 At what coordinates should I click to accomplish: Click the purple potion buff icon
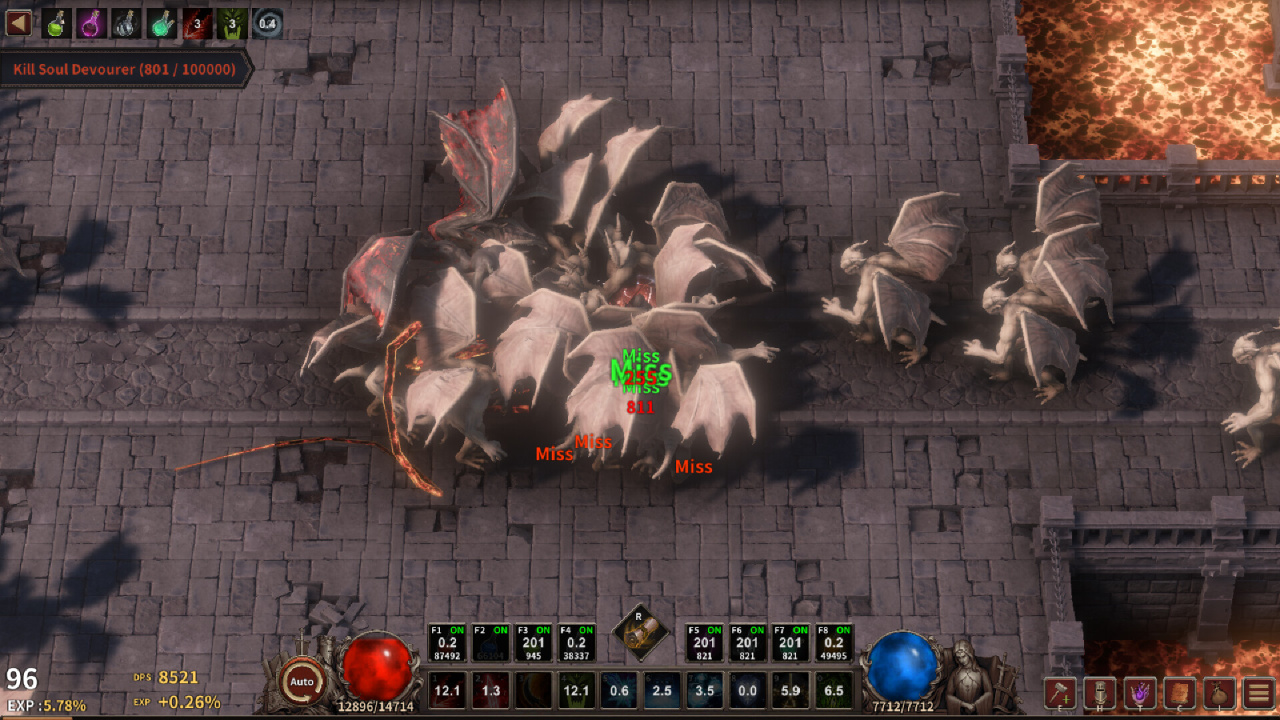pyautogui.click(x=91, y=23)
